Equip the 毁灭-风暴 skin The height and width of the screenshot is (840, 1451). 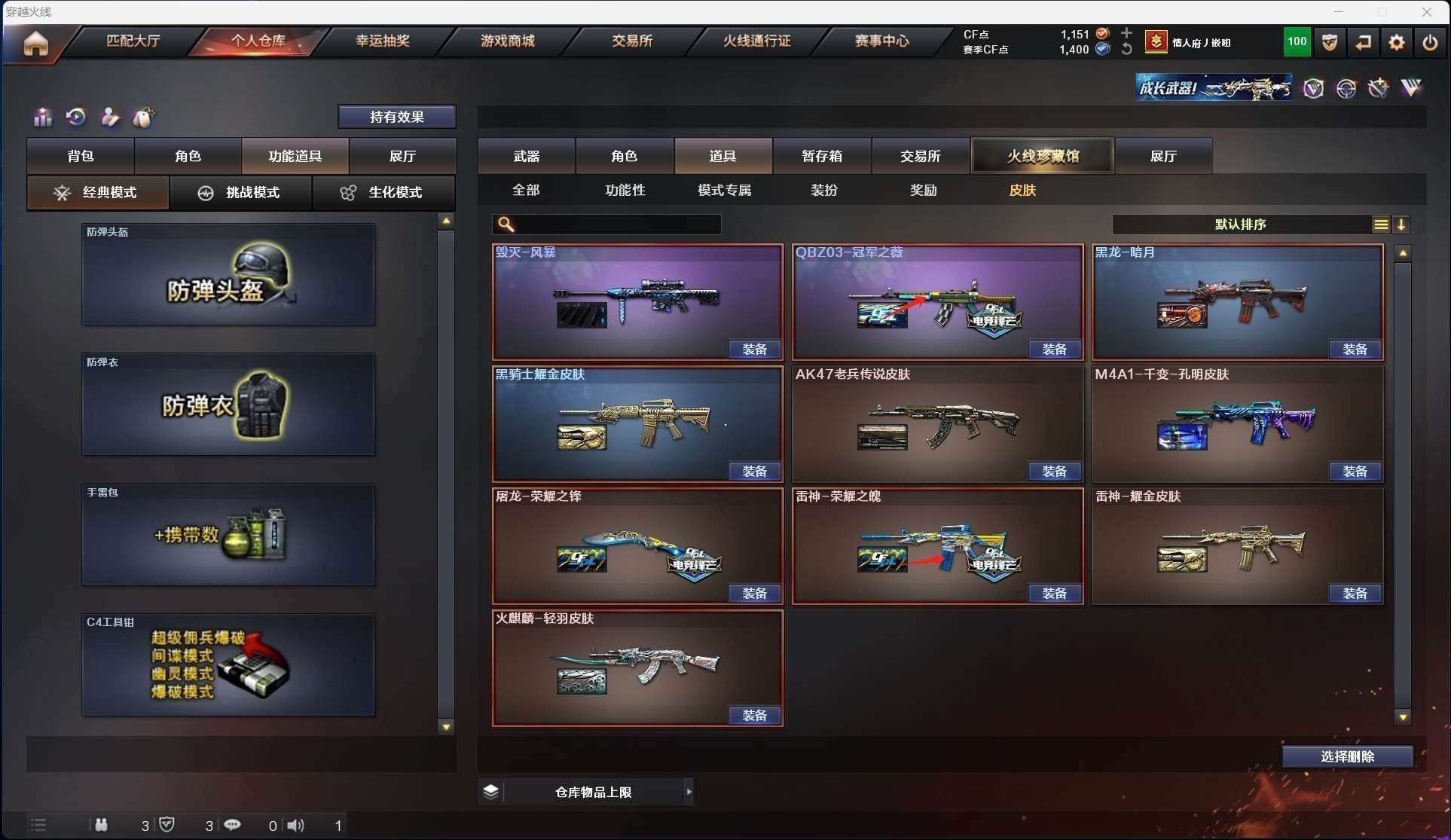754,350
